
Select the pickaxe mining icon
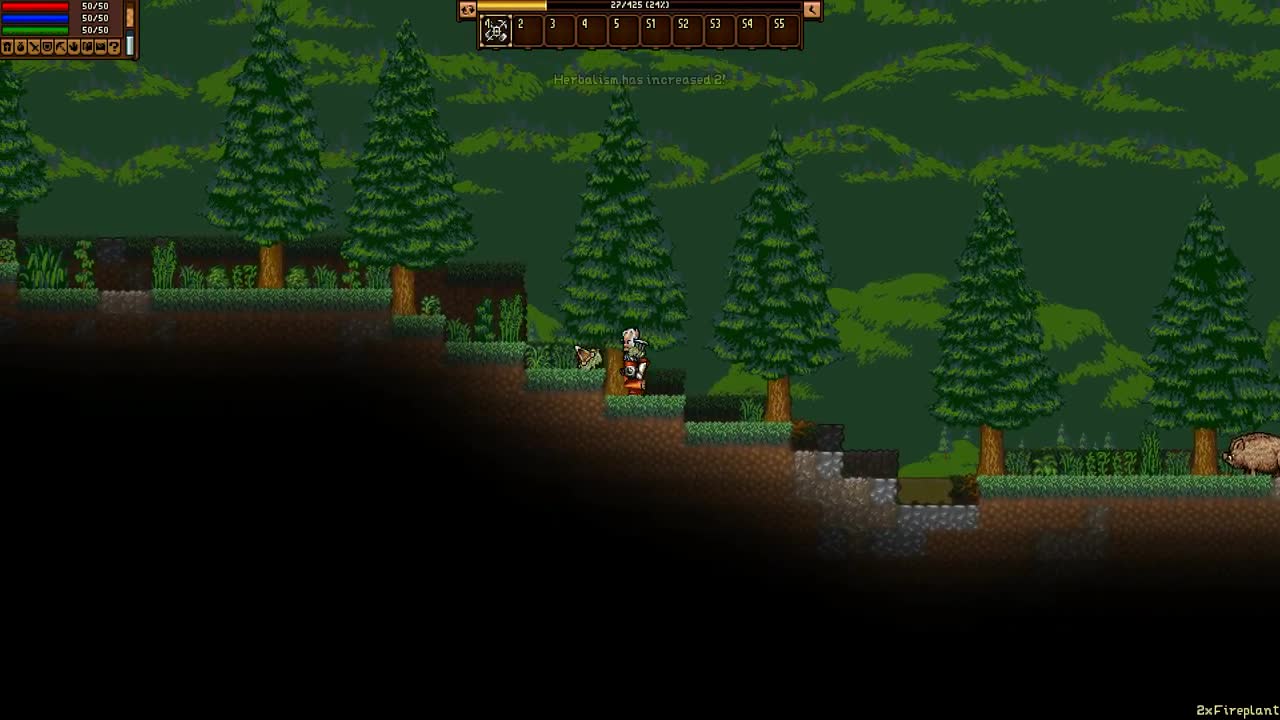click(x=62, y=47)
